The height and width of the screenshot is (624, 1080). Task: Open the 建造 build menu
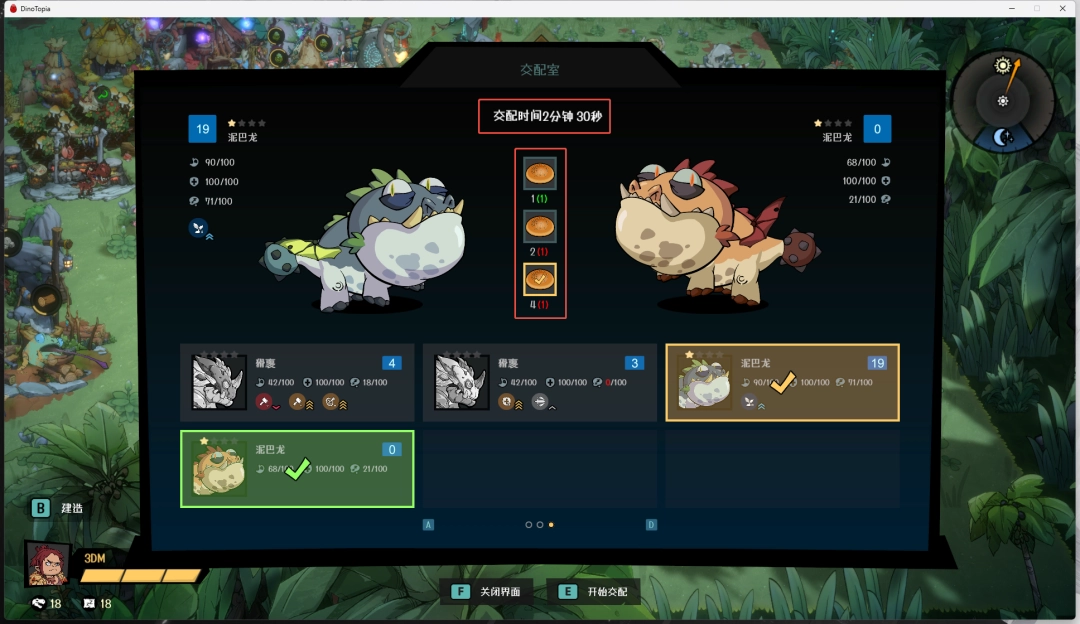(58, 508)
